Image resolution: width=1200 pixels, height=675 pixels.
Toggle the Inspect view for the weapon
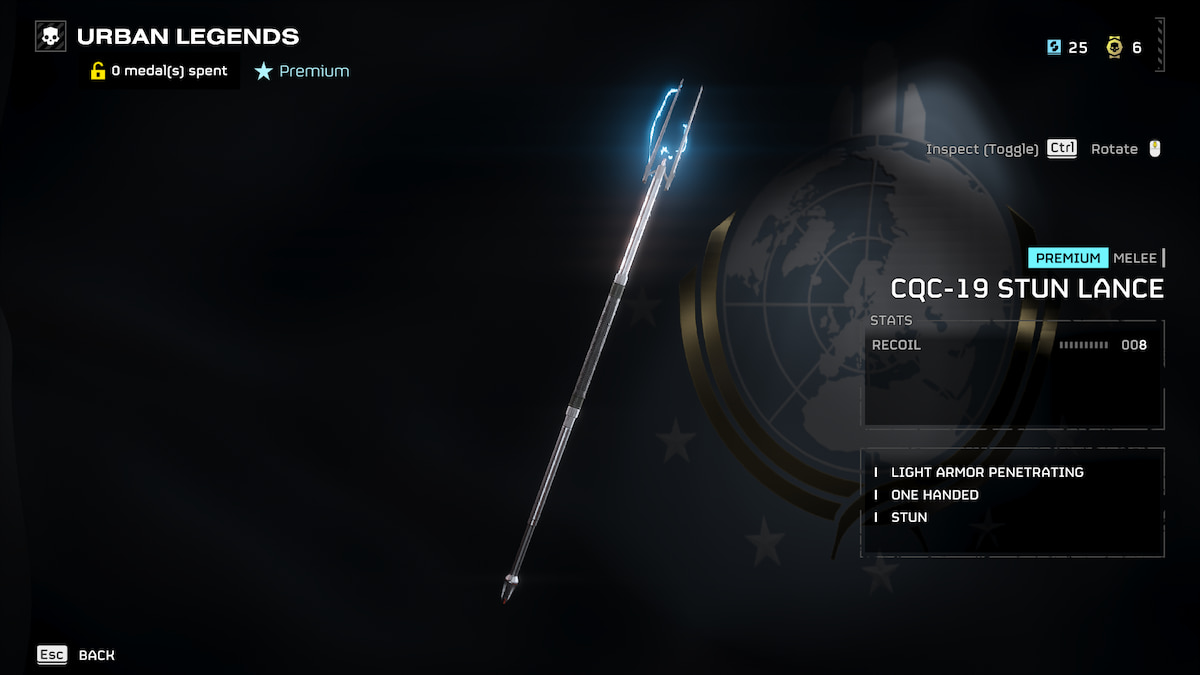pos(1001,149)
